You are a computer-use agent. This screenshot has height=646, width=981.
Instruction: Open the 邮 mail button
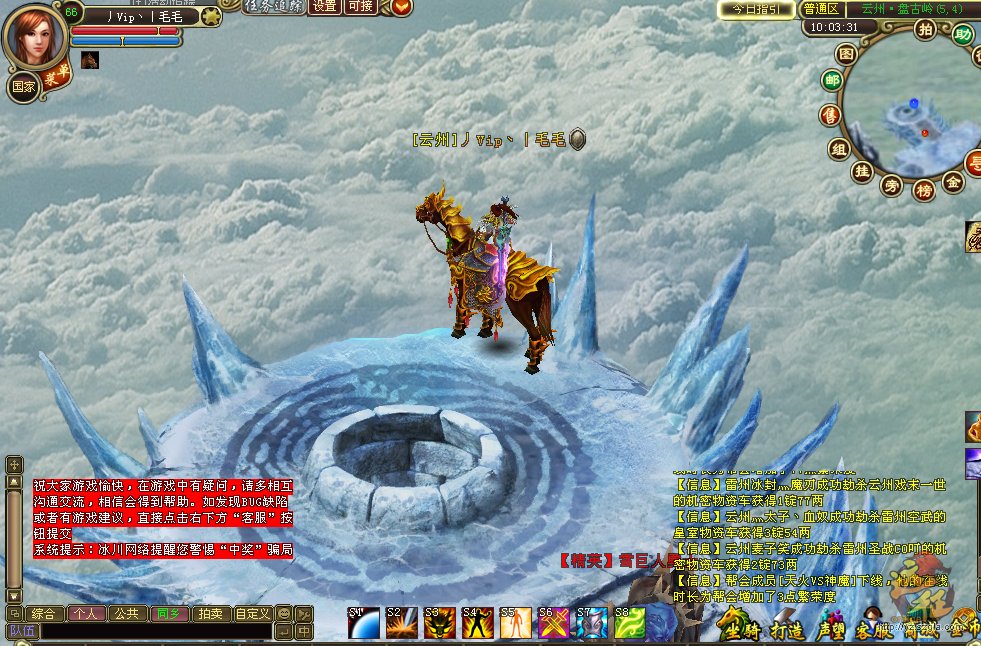[x=832, y=81]
